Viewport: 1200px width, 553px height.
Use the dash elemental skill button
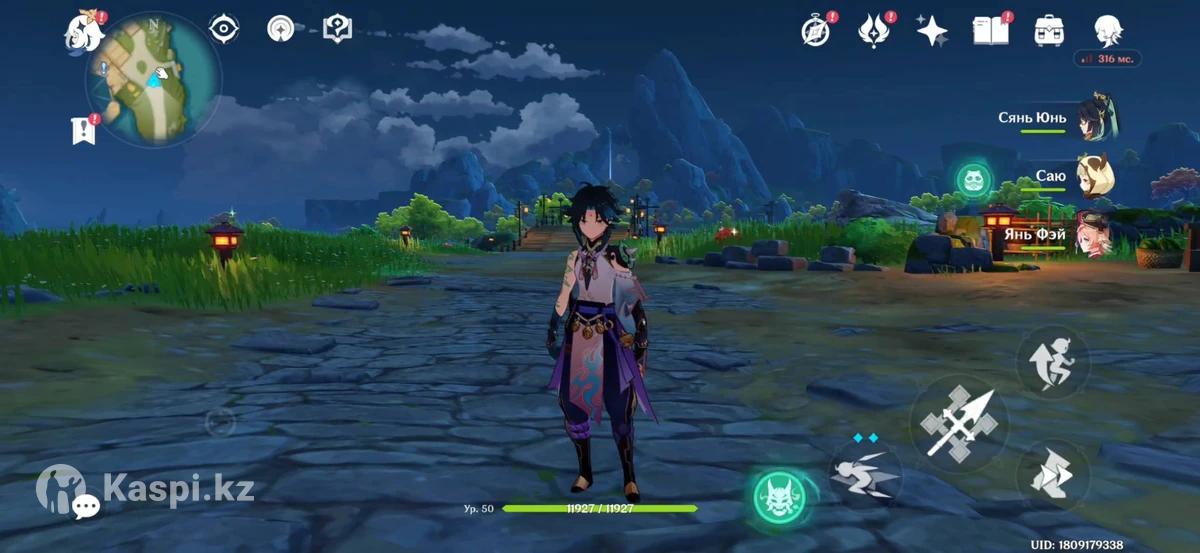[x=865, y=473]
